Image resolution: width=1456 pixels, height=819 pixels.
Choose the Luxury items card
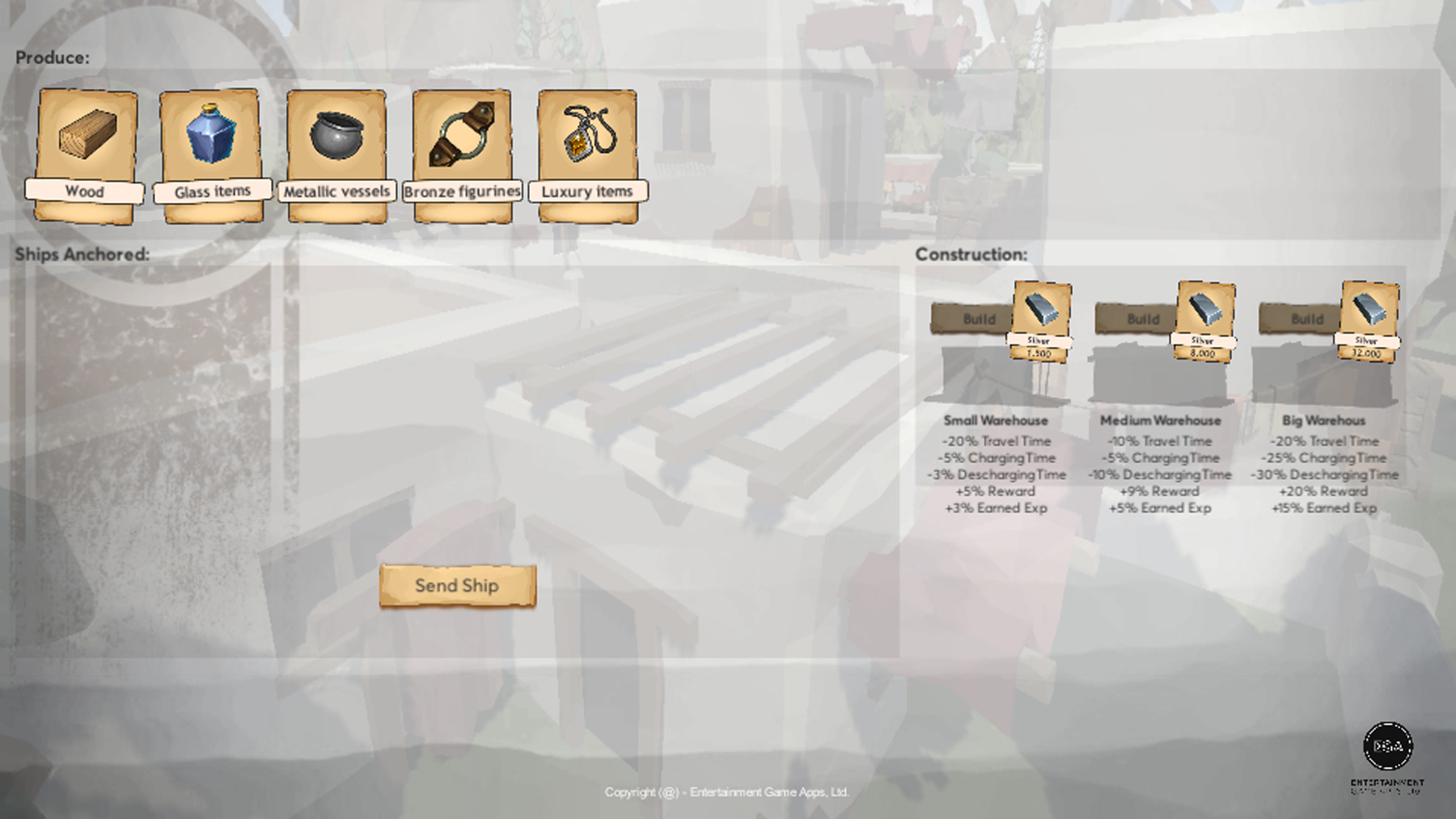[x=587, y=154]
